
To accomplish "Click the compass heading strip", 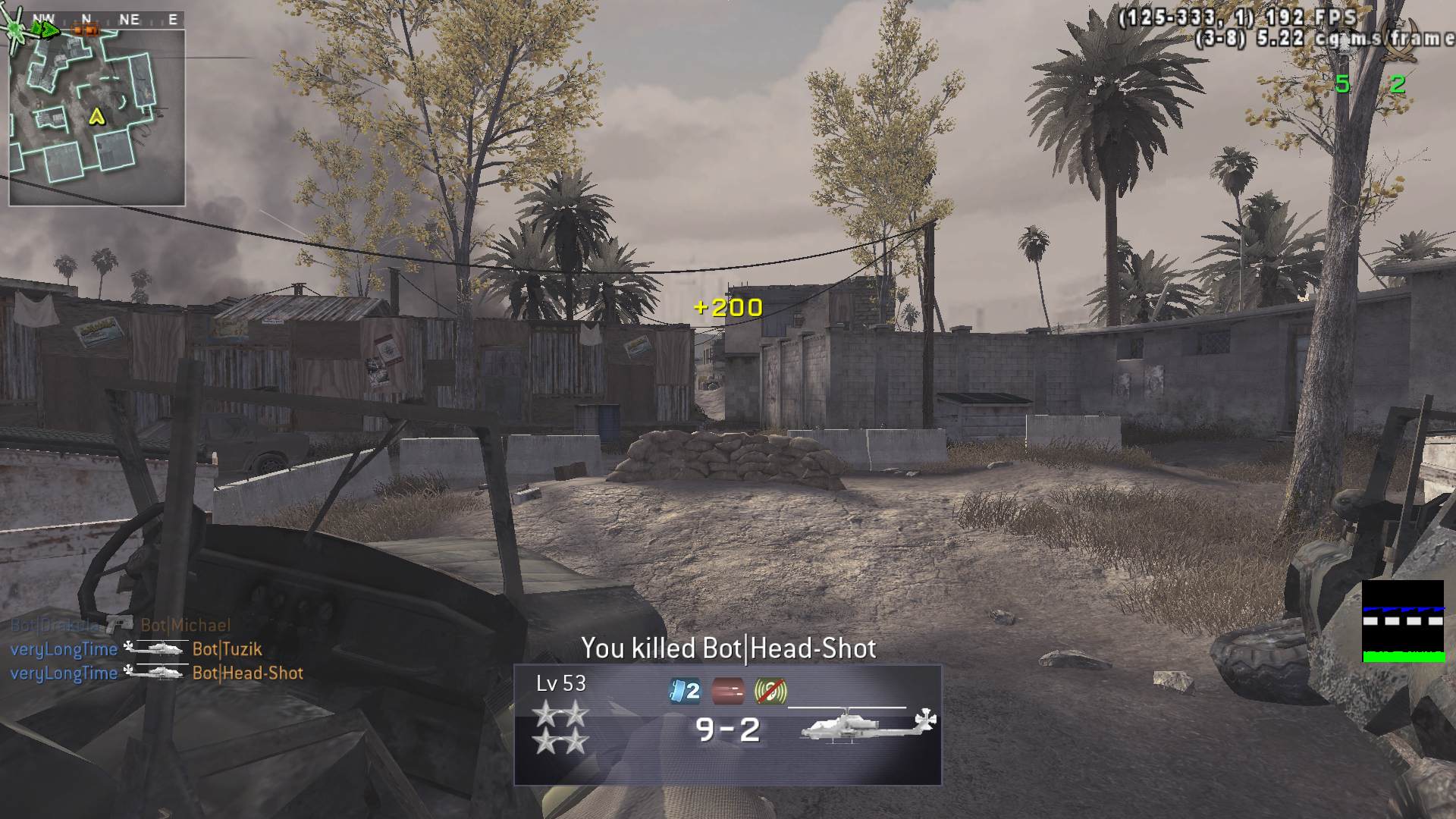I will click(x=106, y=20).
